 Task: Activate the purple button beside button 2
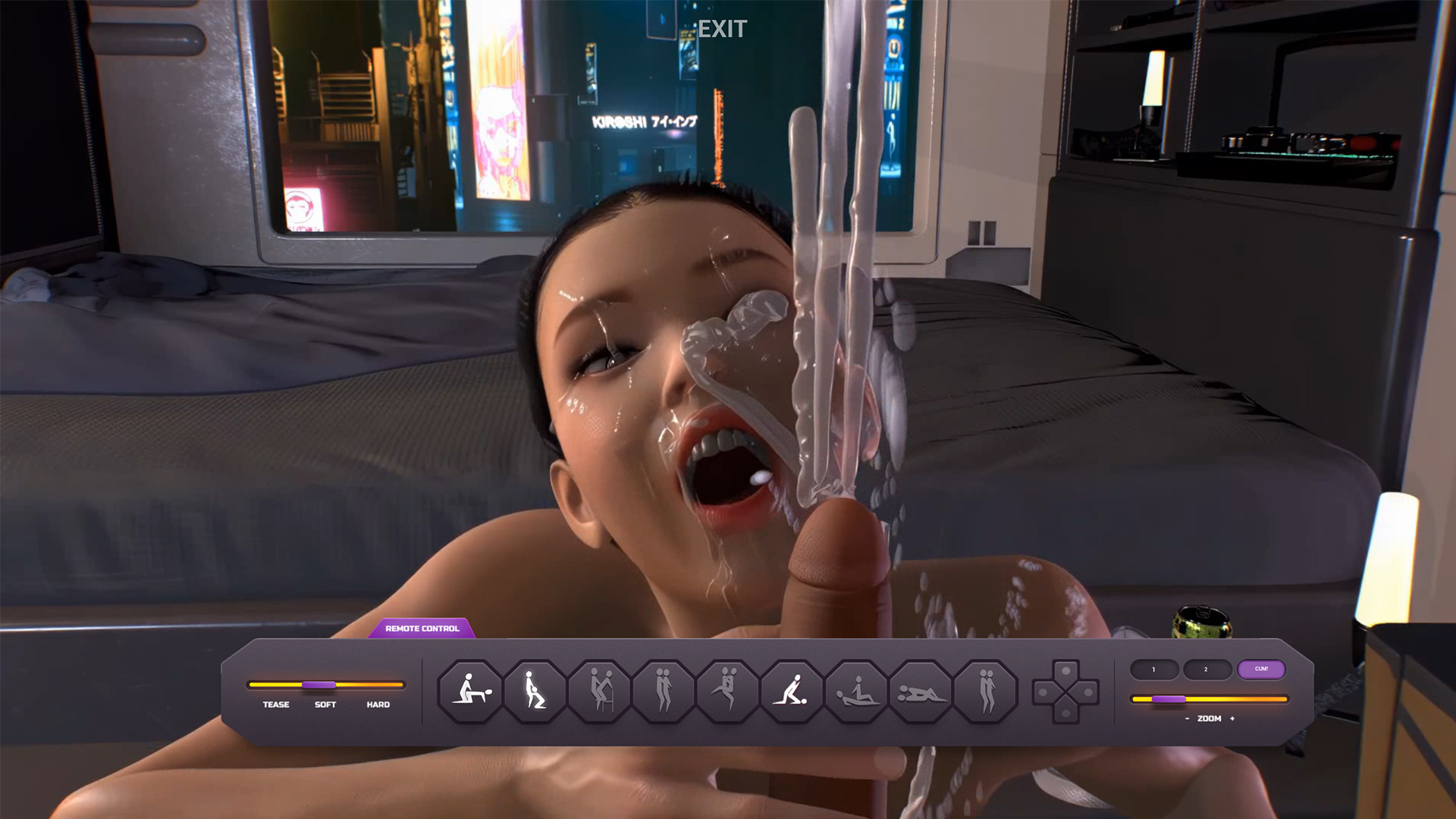(x=1261, y=670)
